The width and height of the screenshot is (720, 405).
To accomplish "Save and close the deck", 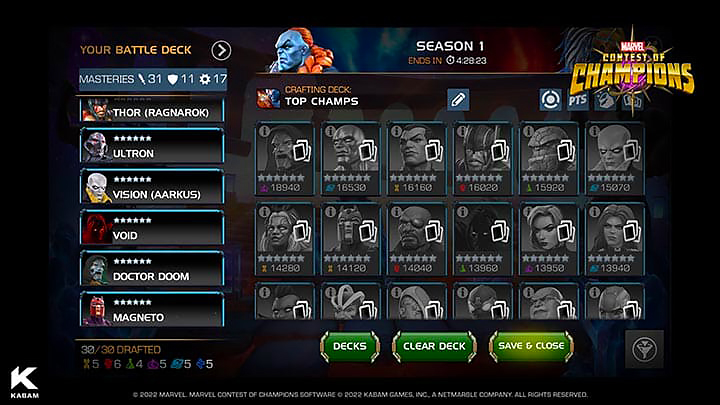I will tap(530, 346).
